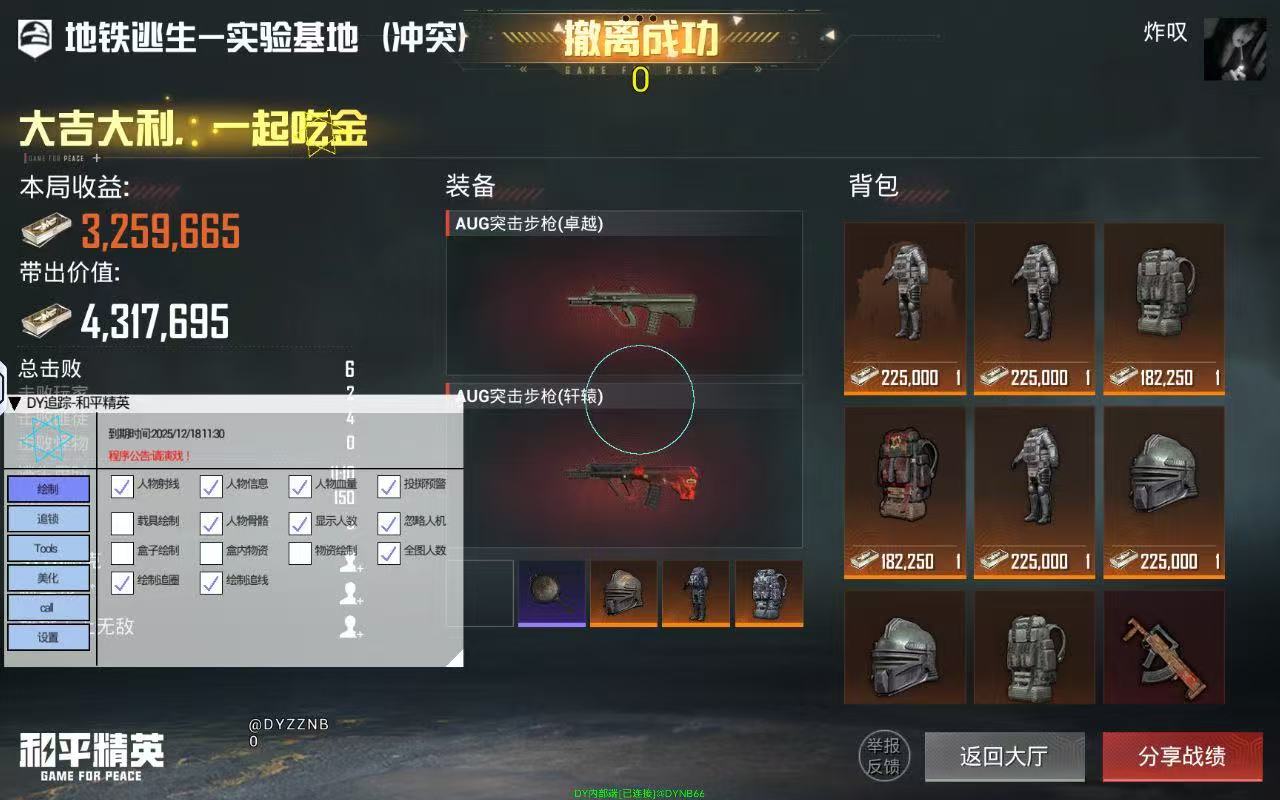
Task: Disable the 人物射线 checkbox
Action: click(124, 488)
